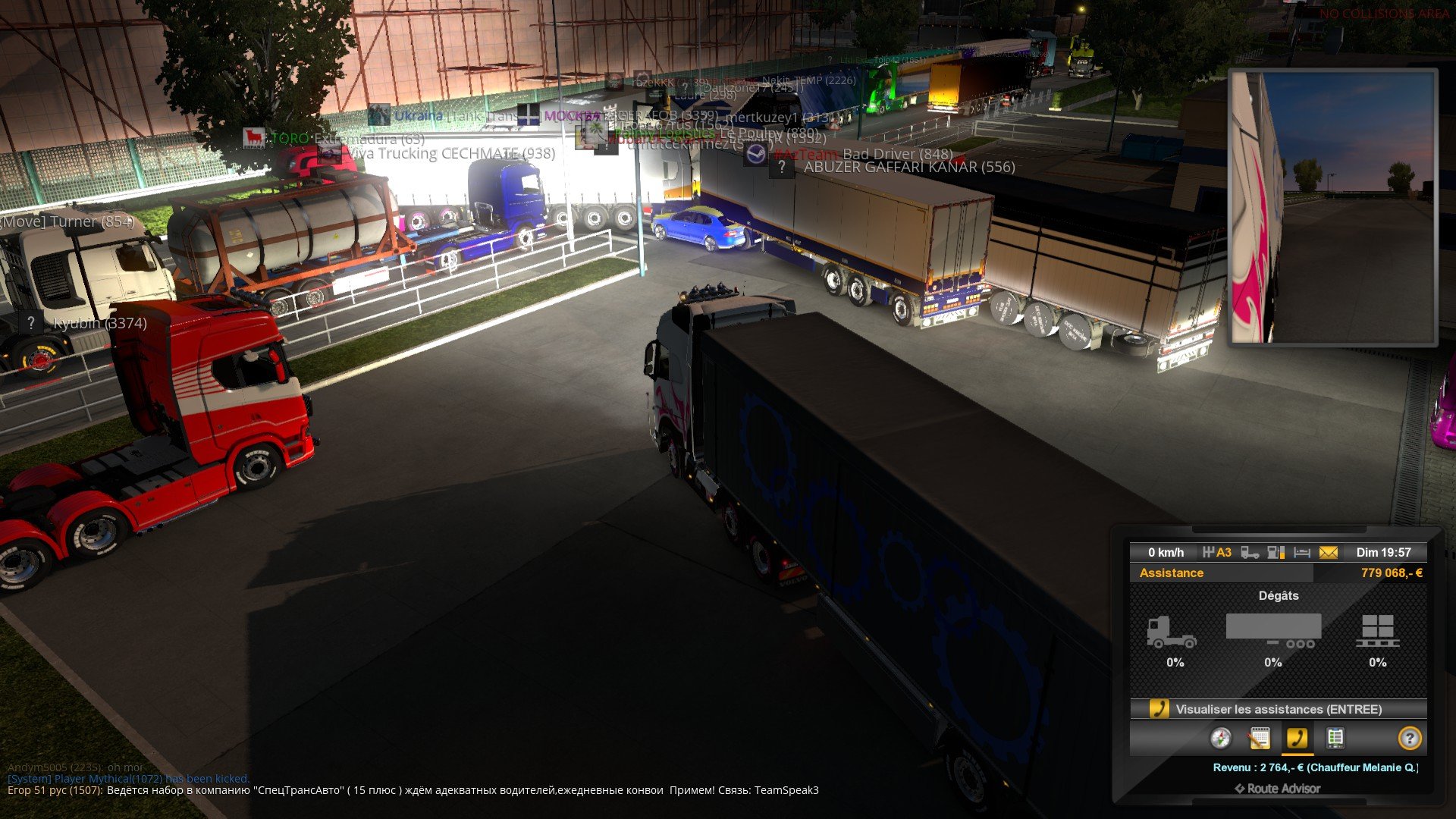This screenshot has height=819, width=1456.
Task: Open the question mark help tab
Action: click(1409, 738)
